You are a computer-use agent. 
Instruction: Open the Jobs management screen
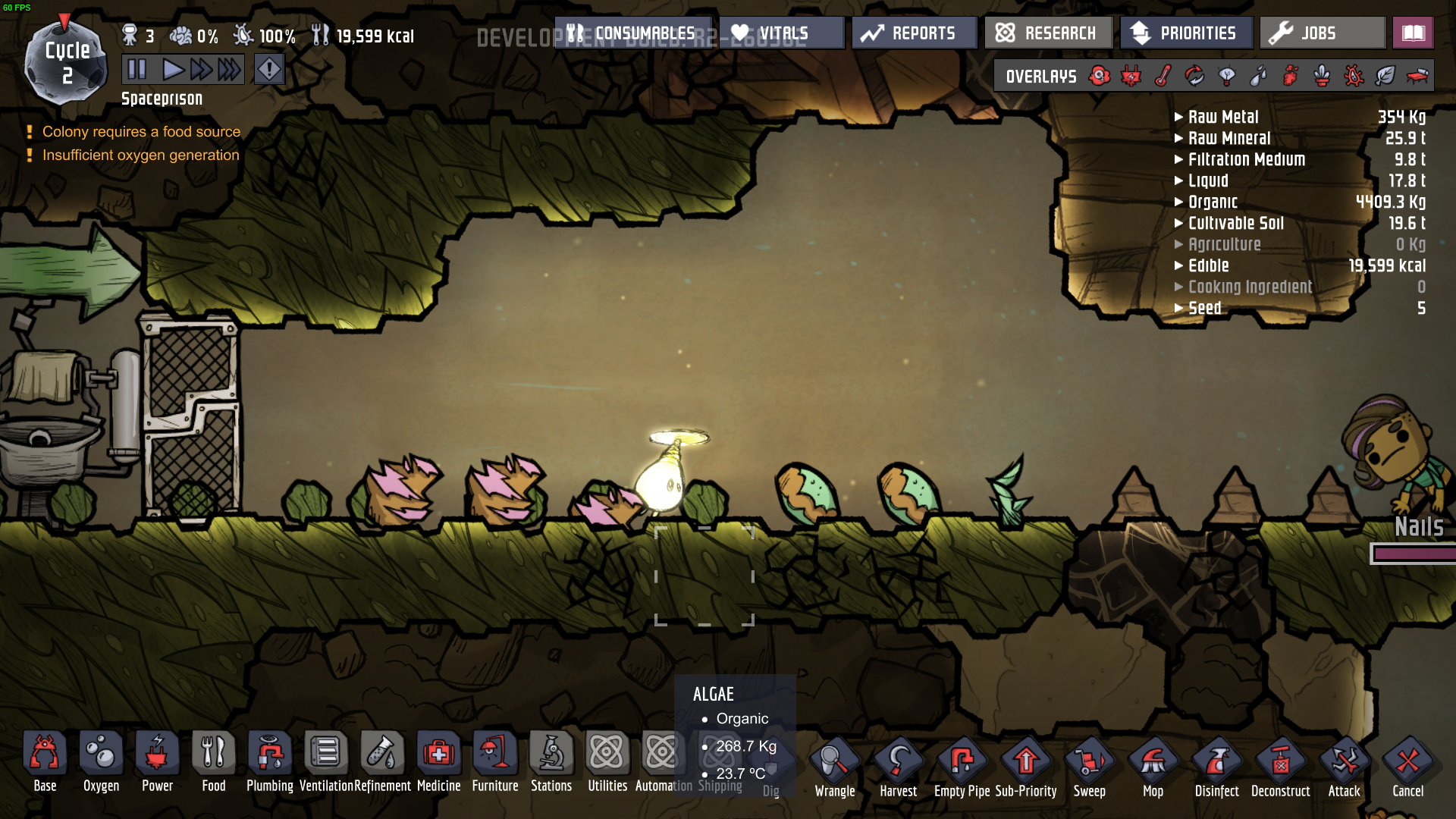pos(1321,33)
